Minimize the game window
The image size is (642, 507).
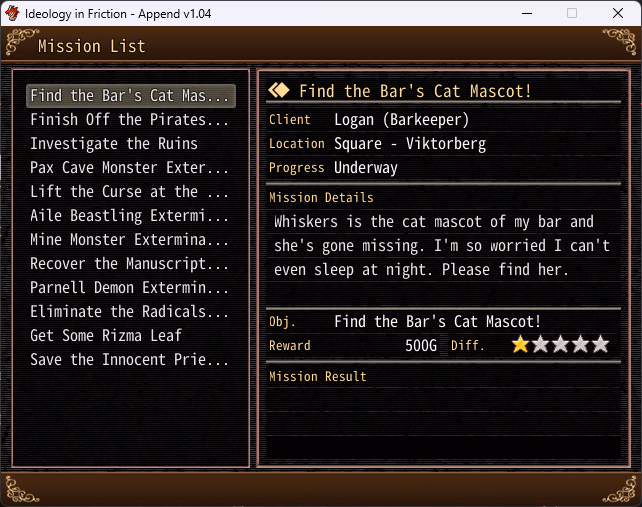click(526, 13)
